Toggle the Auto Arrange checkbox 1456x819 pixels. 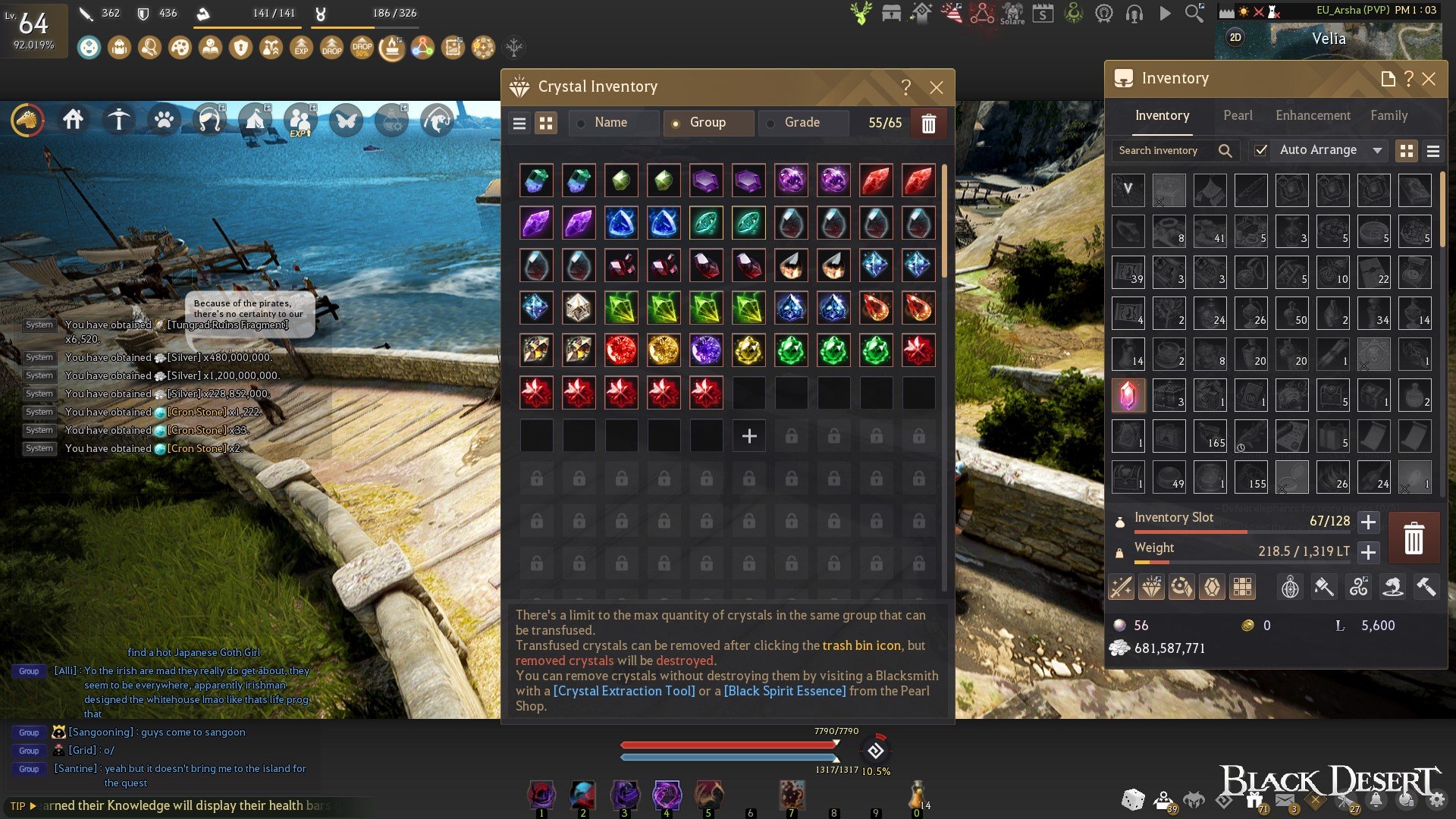(x=1260, y=150)
